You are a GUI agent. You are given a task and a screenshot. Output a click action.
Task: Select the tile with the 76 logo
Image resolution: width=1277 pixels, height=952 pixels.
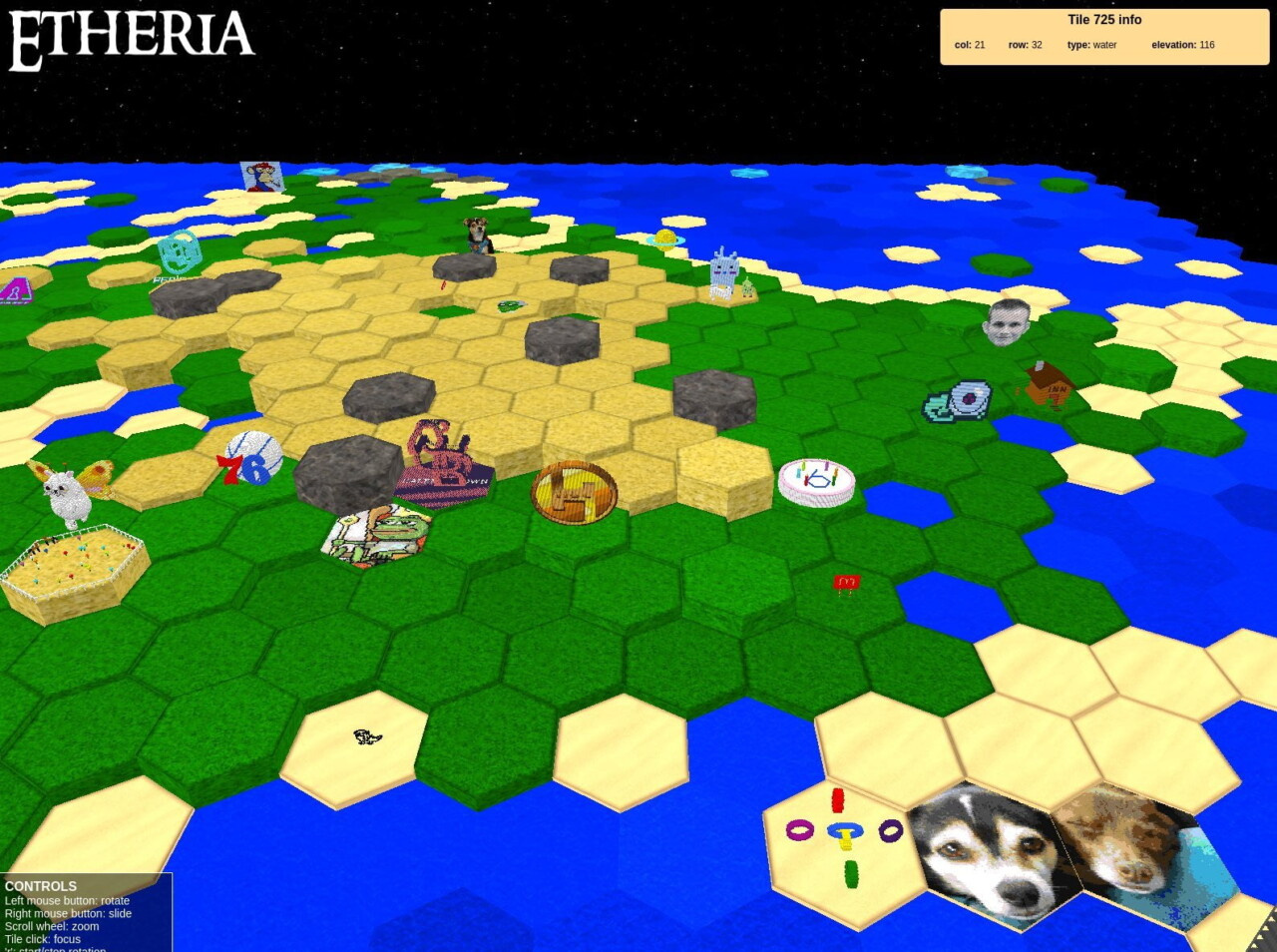[x=250, y=459]
